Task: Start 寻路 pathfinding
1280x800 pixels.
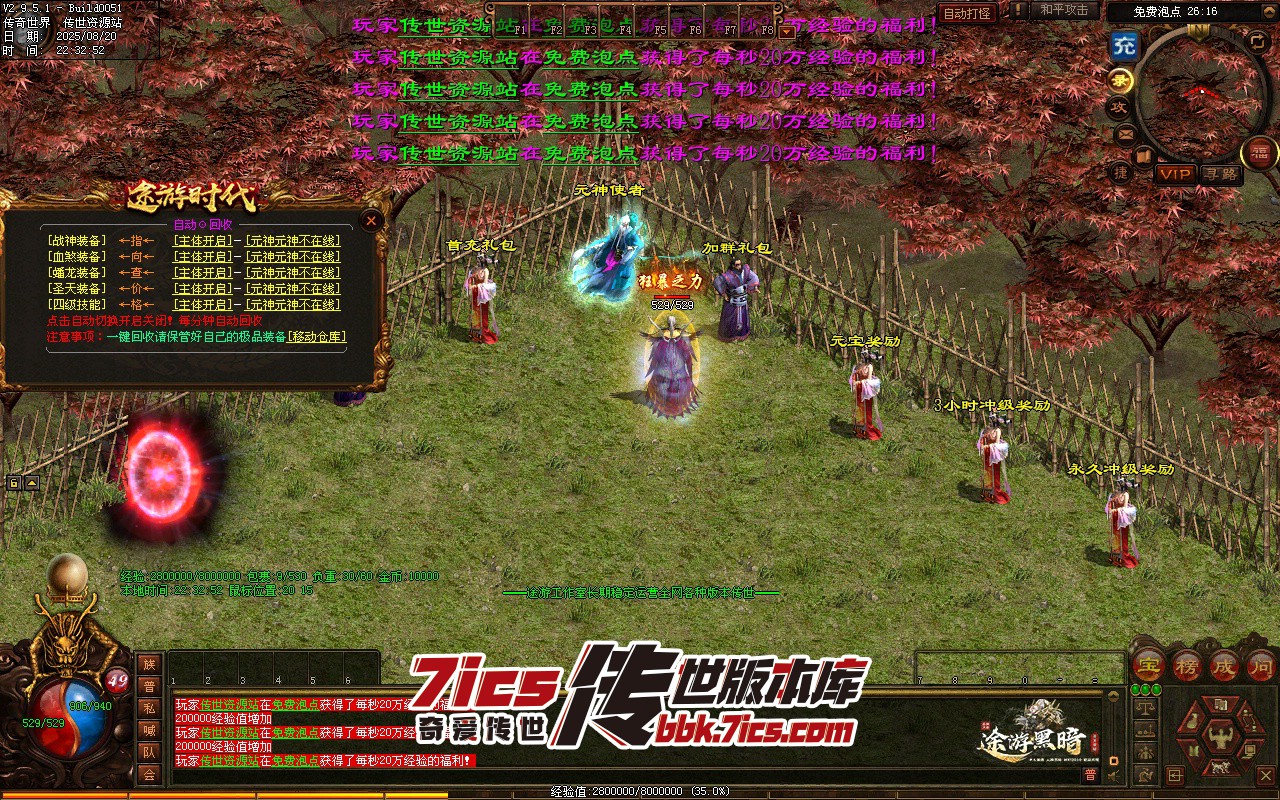Action: [x=1220, y=174]
